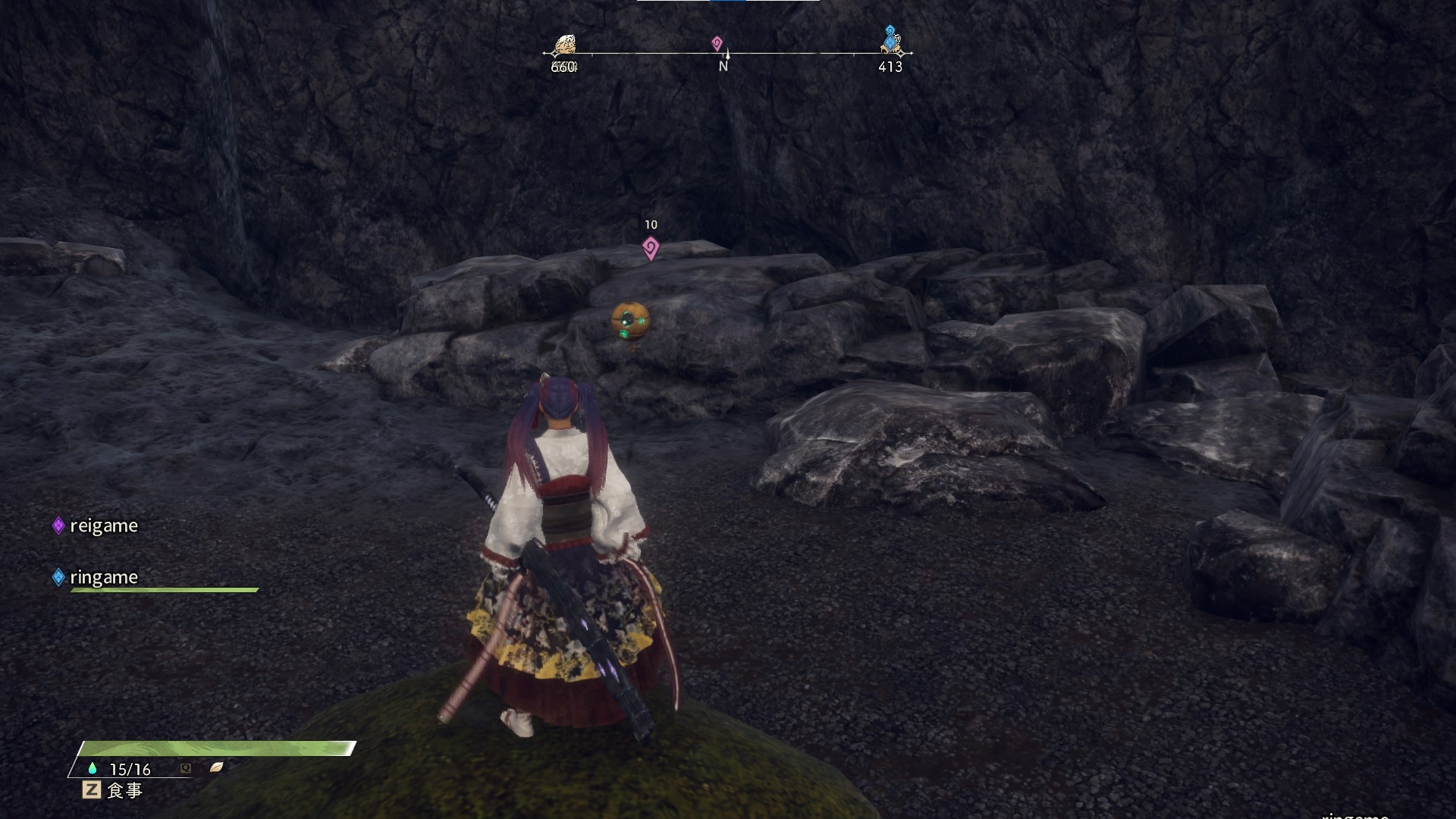Click the kemono beast icon on the compass
Image resolution: width=1456 pixels, height=819 pixels.
click(x=564, y=45)
